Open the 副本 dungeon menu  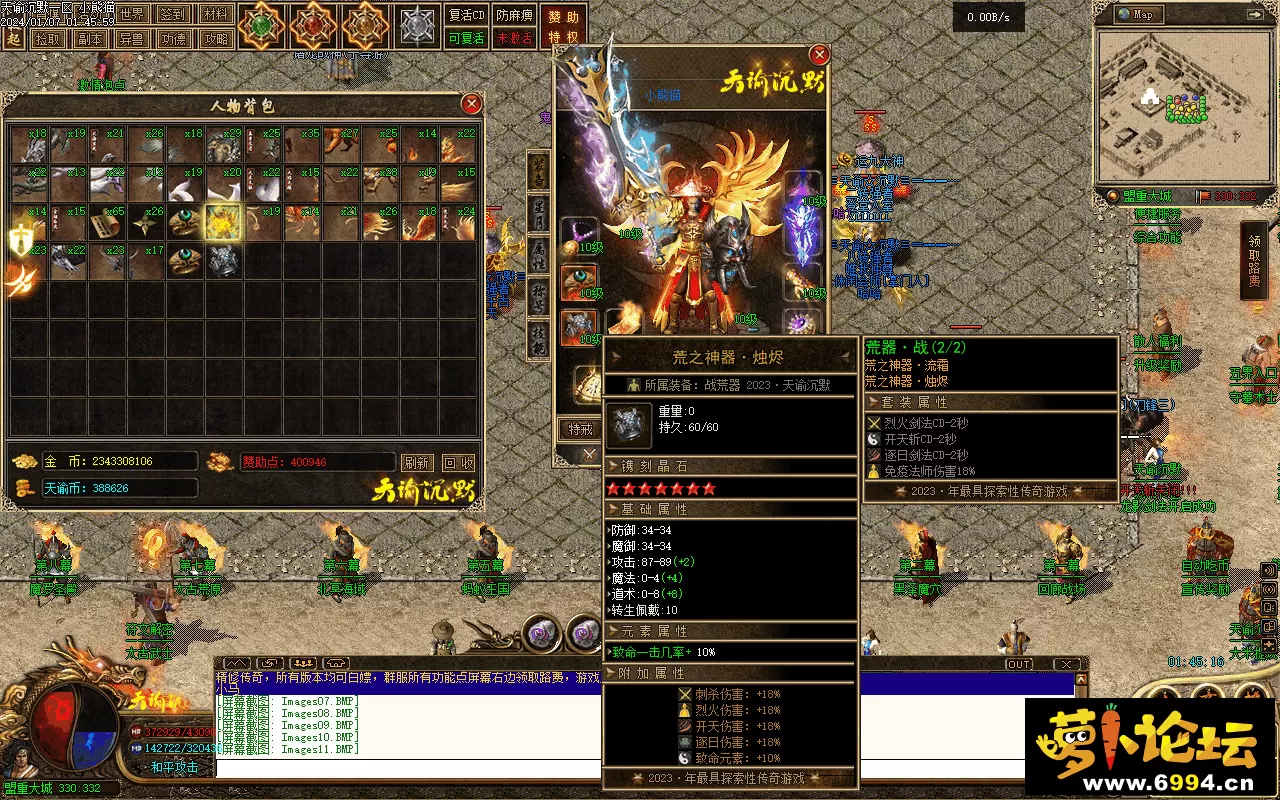tap(90, 39)
